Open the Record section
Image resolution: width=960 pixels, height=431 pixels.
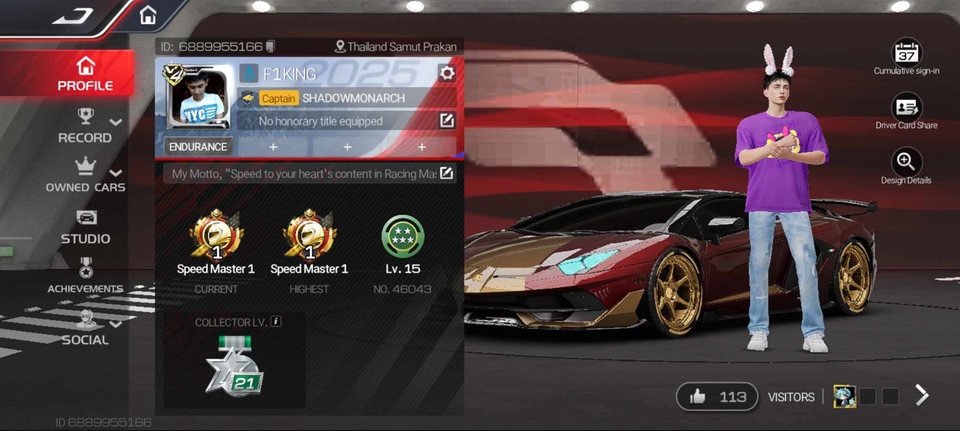(85, 126)
